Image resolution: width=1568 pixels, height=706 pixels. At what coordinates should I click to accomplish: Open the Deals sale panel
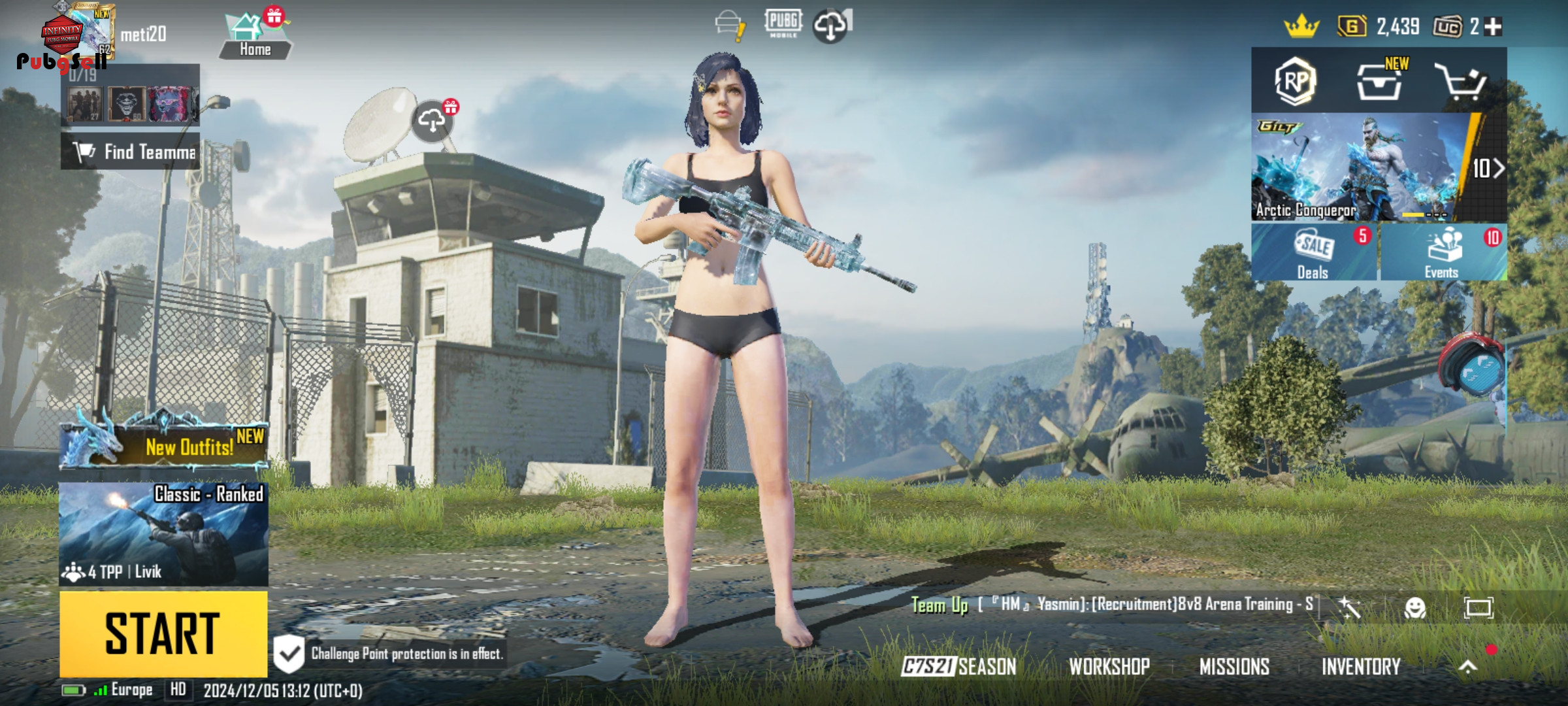1313,253
